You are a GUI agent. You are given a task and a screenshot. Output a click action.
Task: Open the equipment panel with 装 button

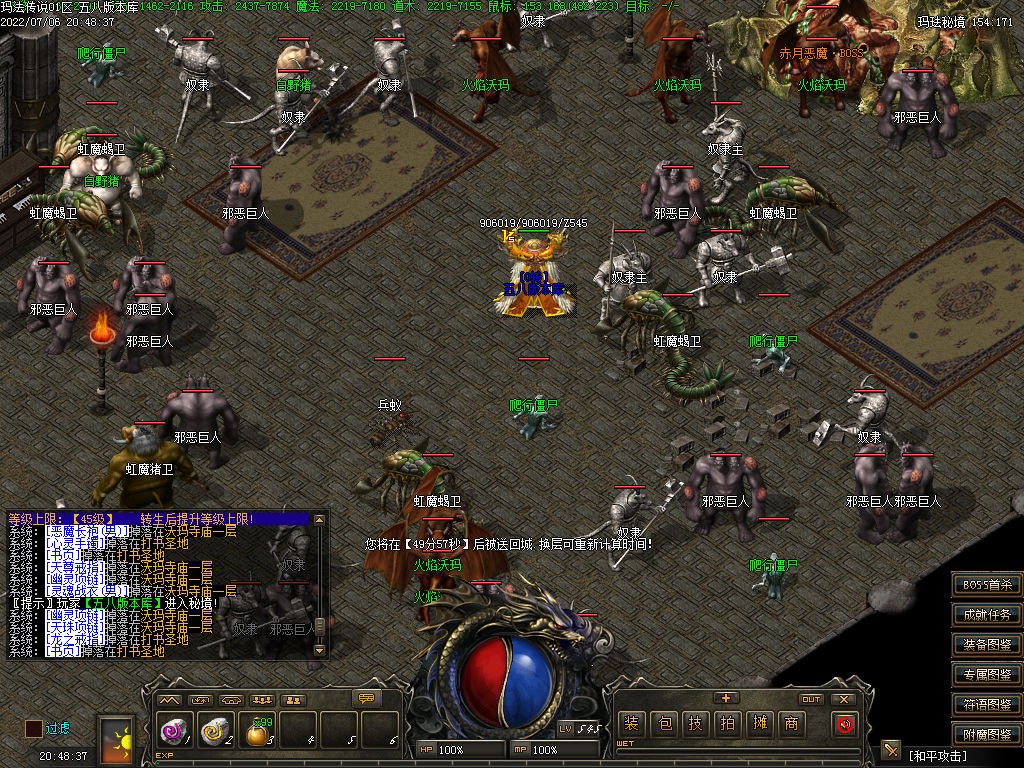point(631,723)
